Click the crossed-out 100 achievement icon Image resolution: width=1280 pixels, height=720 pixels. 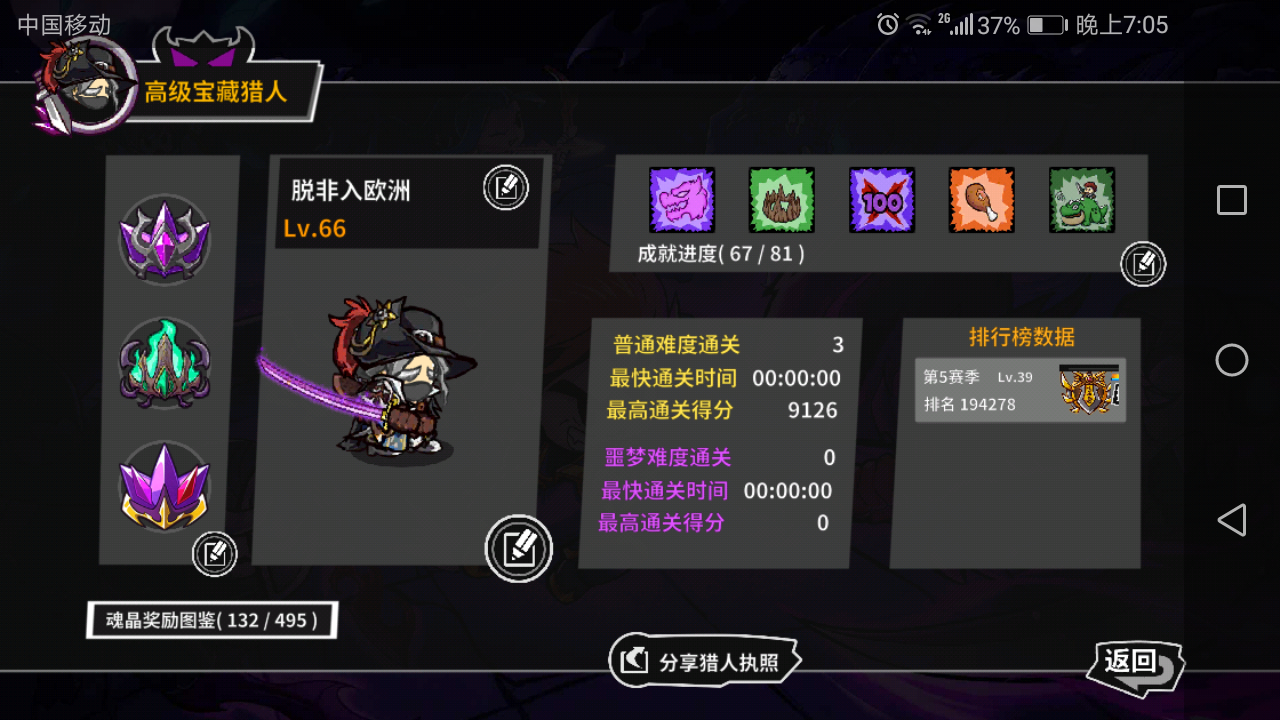tap(881, 199)
